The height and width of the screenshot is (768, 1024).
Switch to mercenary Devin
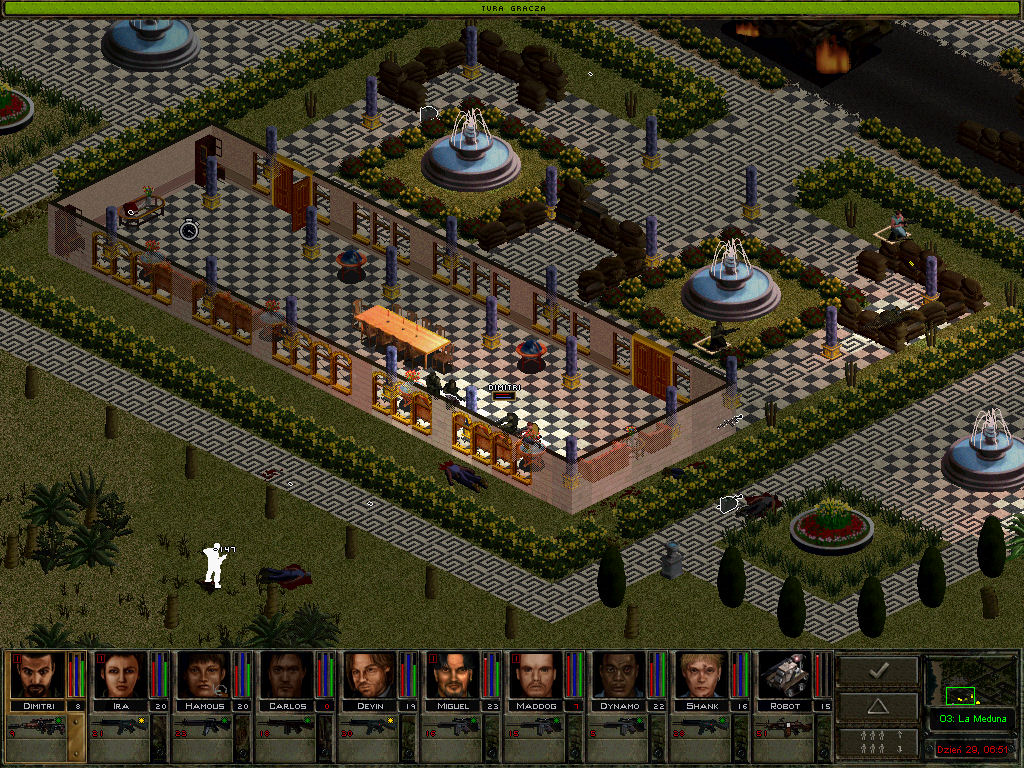pos(370,675)
